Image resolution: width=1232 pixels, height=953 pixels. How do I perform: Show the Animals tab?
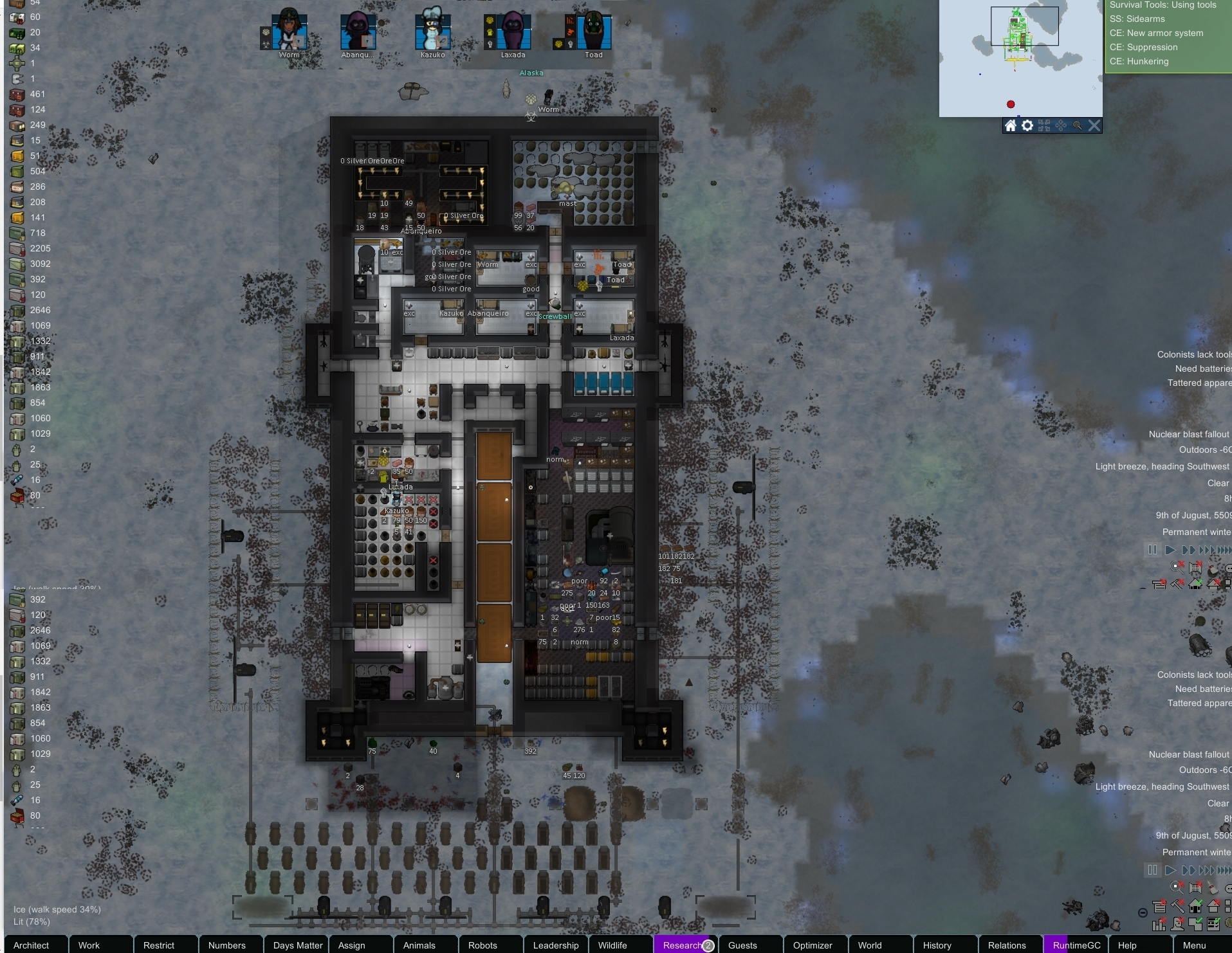tap(419, 945)
